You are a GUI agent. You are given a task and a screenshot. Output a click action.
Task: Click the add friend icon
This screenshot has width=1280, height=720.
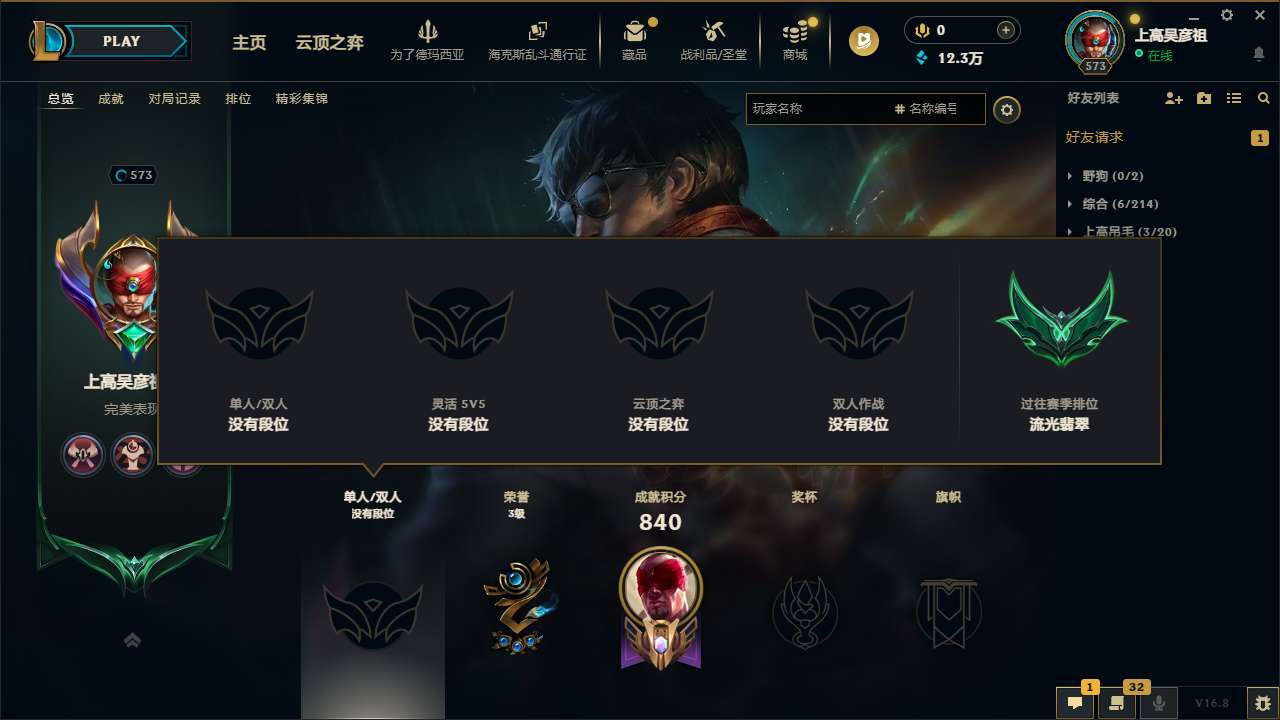(1172, 99)
